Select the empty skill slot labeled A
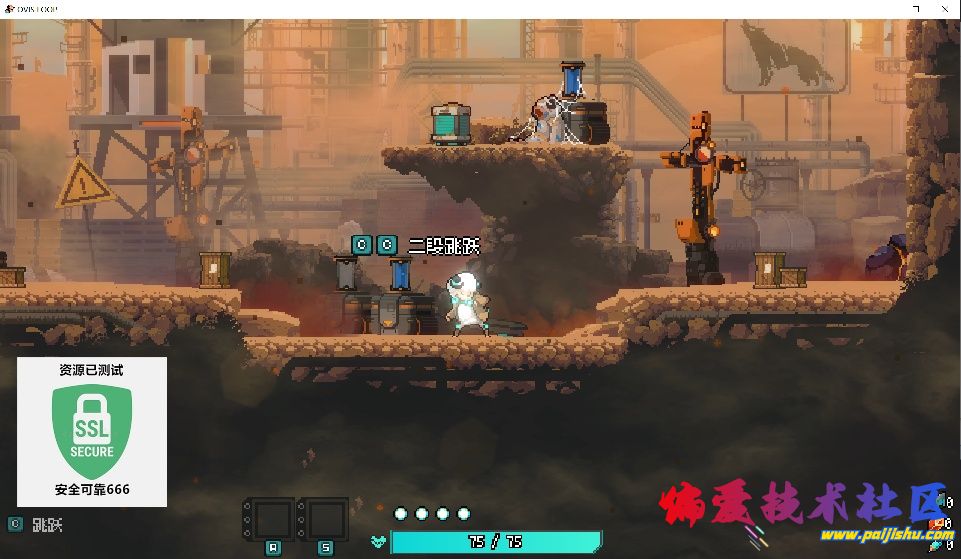Image resolution: width=961 pixels, height=559 pixels. pos(271,520)
